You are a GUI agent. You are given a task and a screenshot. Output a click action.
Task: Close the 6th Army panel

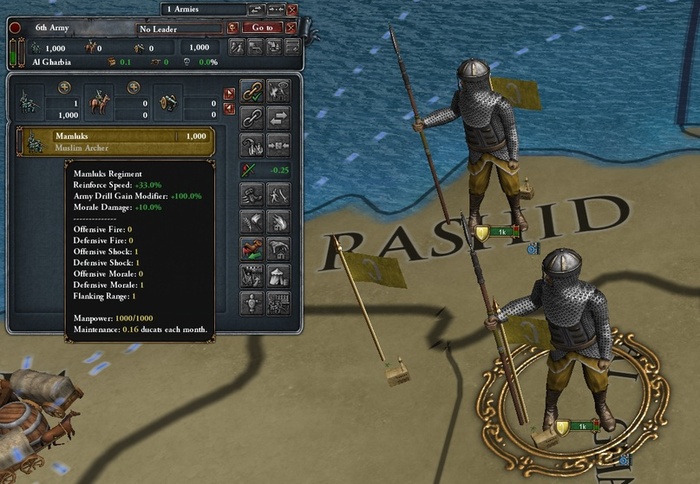click(291, 28)
